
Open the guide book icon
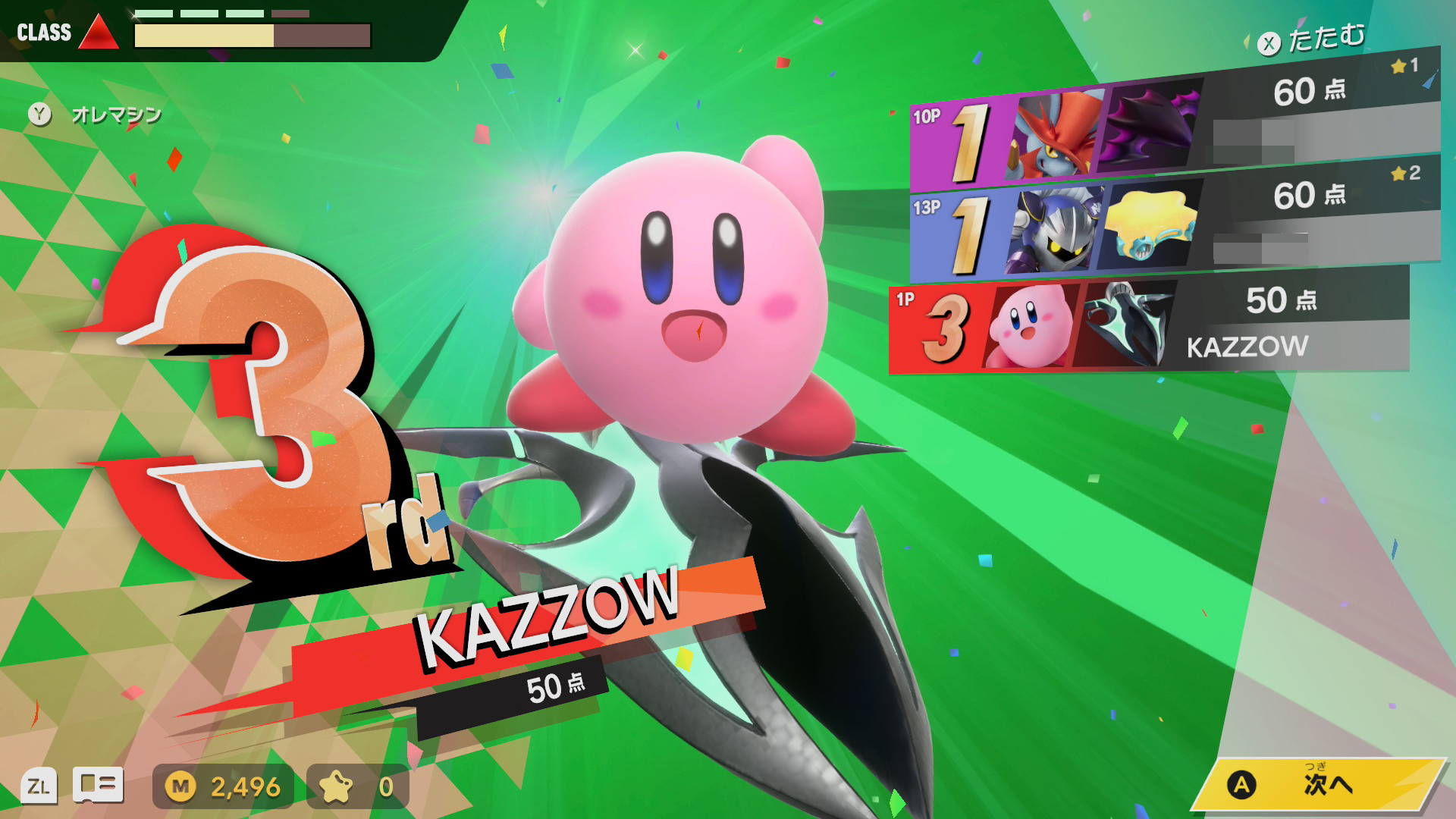click(98, 785)
